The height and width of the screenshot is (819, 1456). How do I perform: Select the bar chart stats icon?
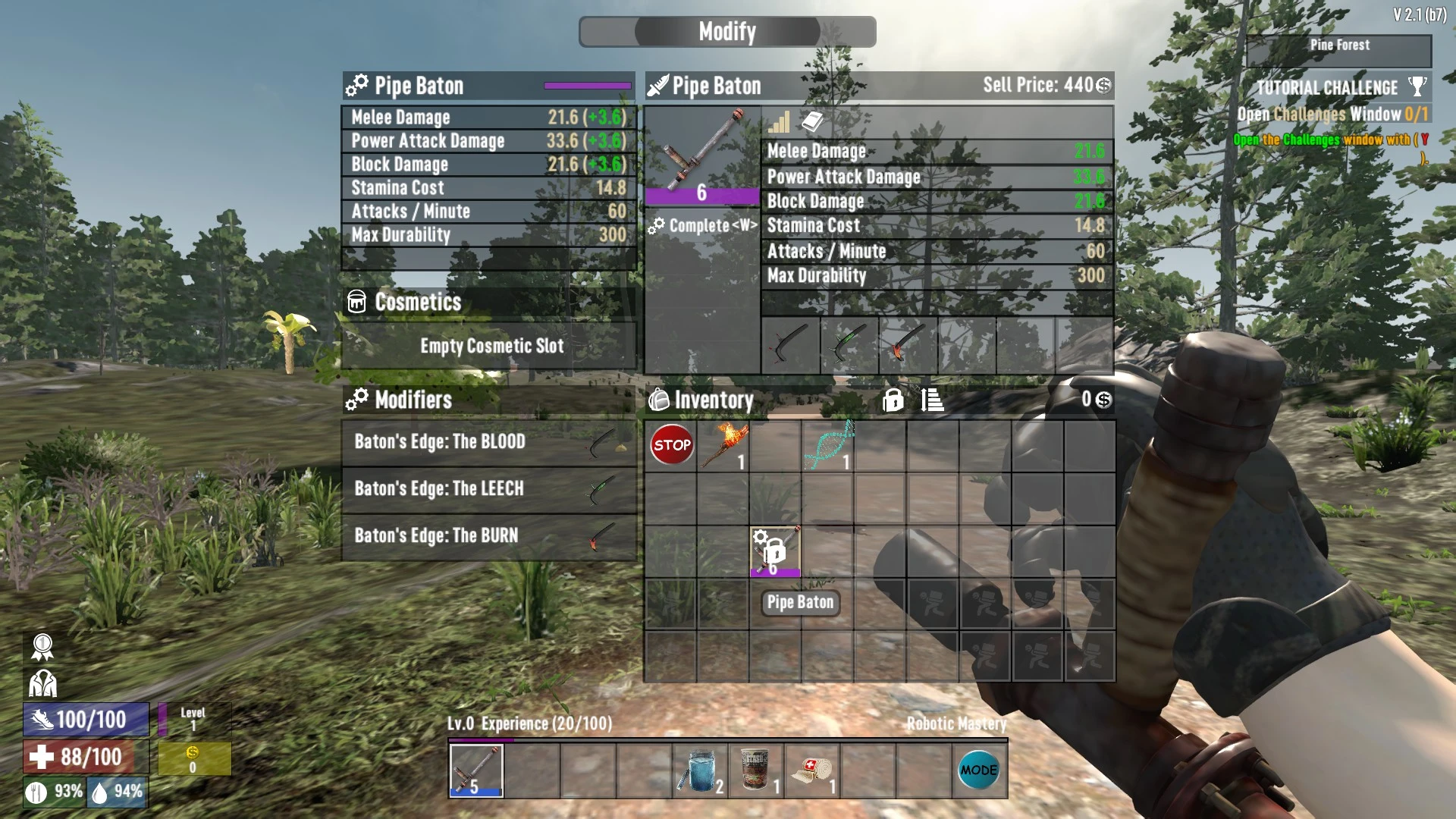pos(780,122)
